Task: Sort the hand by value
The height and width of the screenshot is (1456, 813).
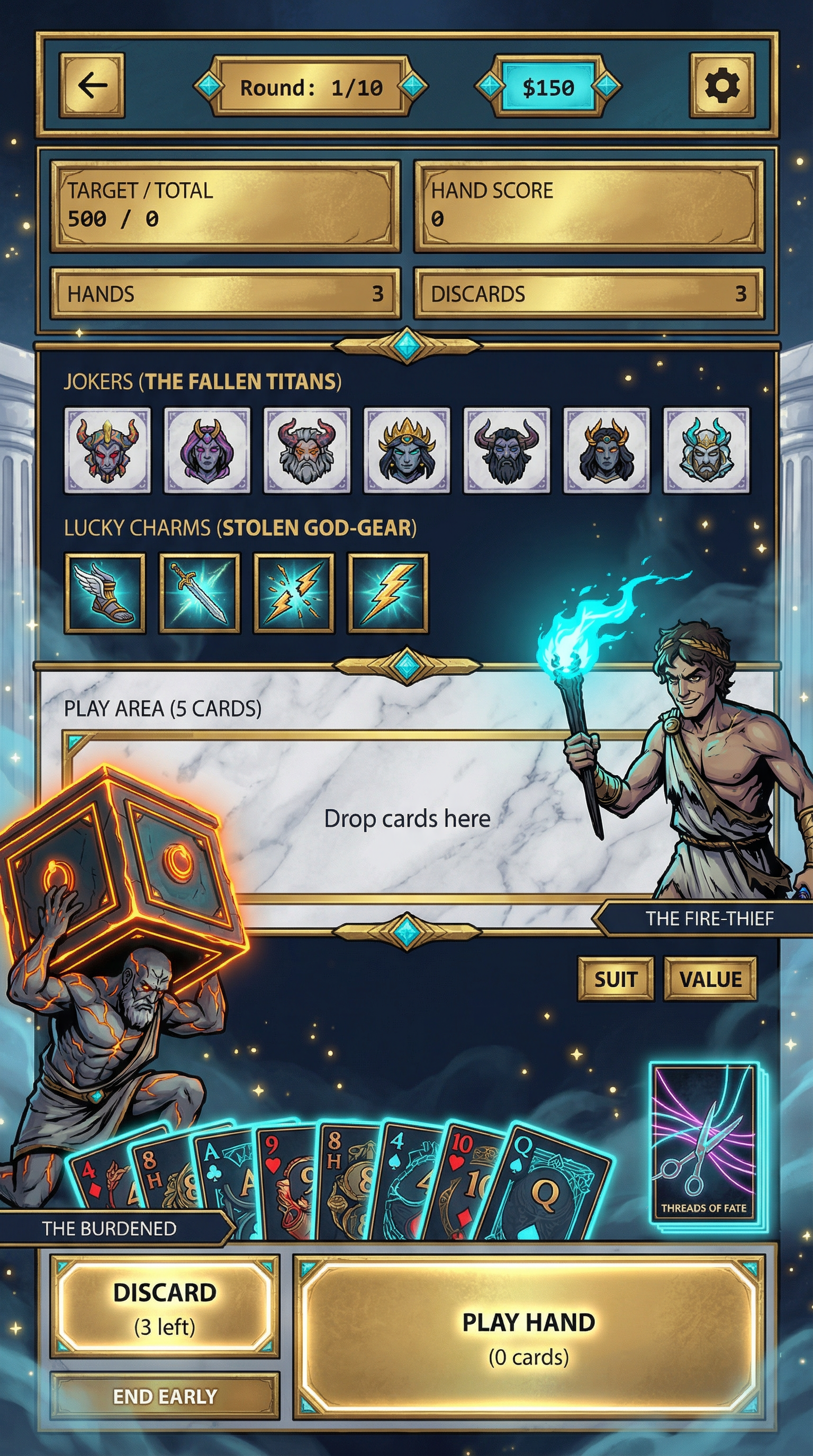Action: coord(710,978)
